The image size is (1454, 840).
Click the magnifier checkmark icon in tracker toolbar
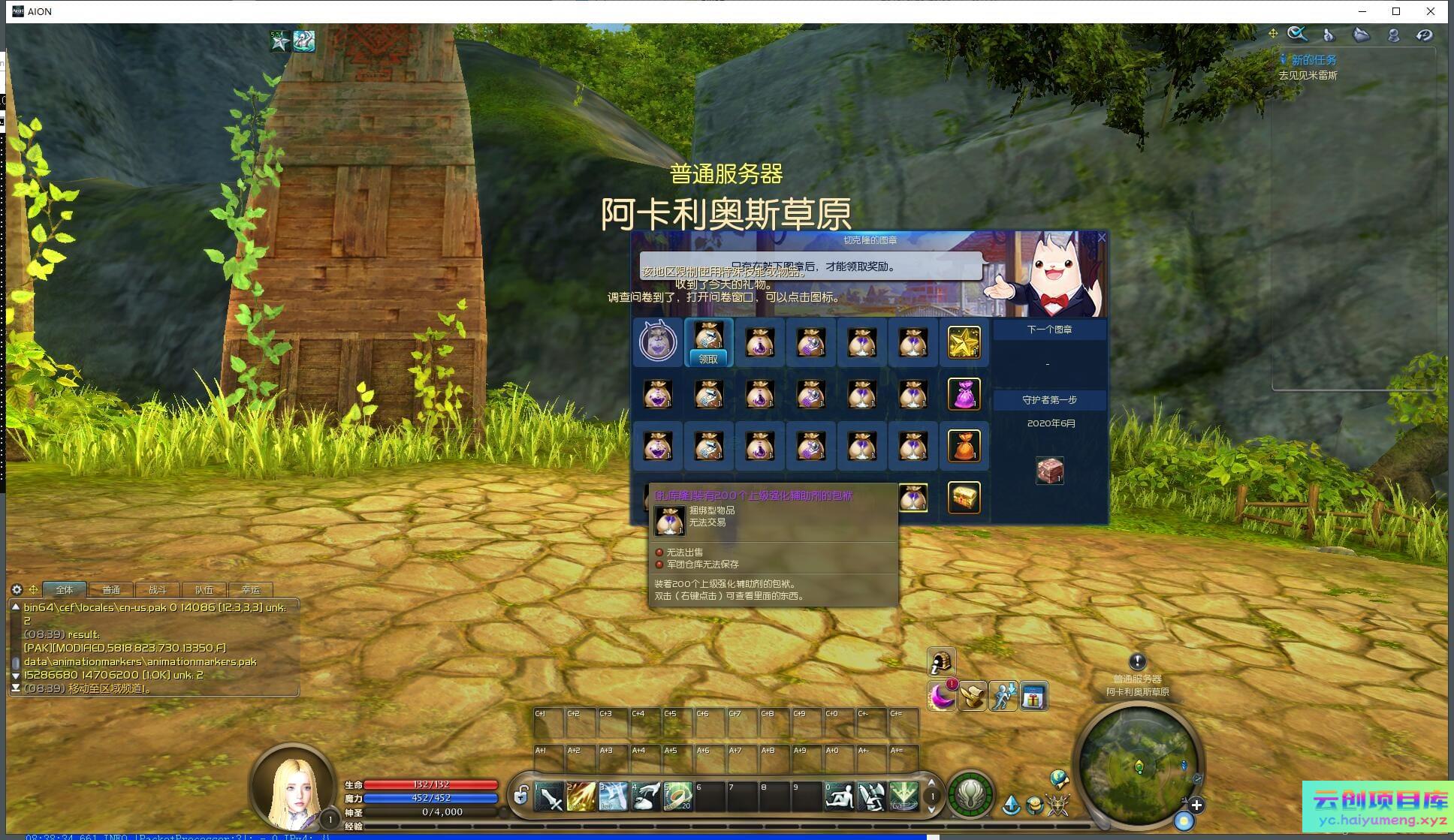(1297, 34)
